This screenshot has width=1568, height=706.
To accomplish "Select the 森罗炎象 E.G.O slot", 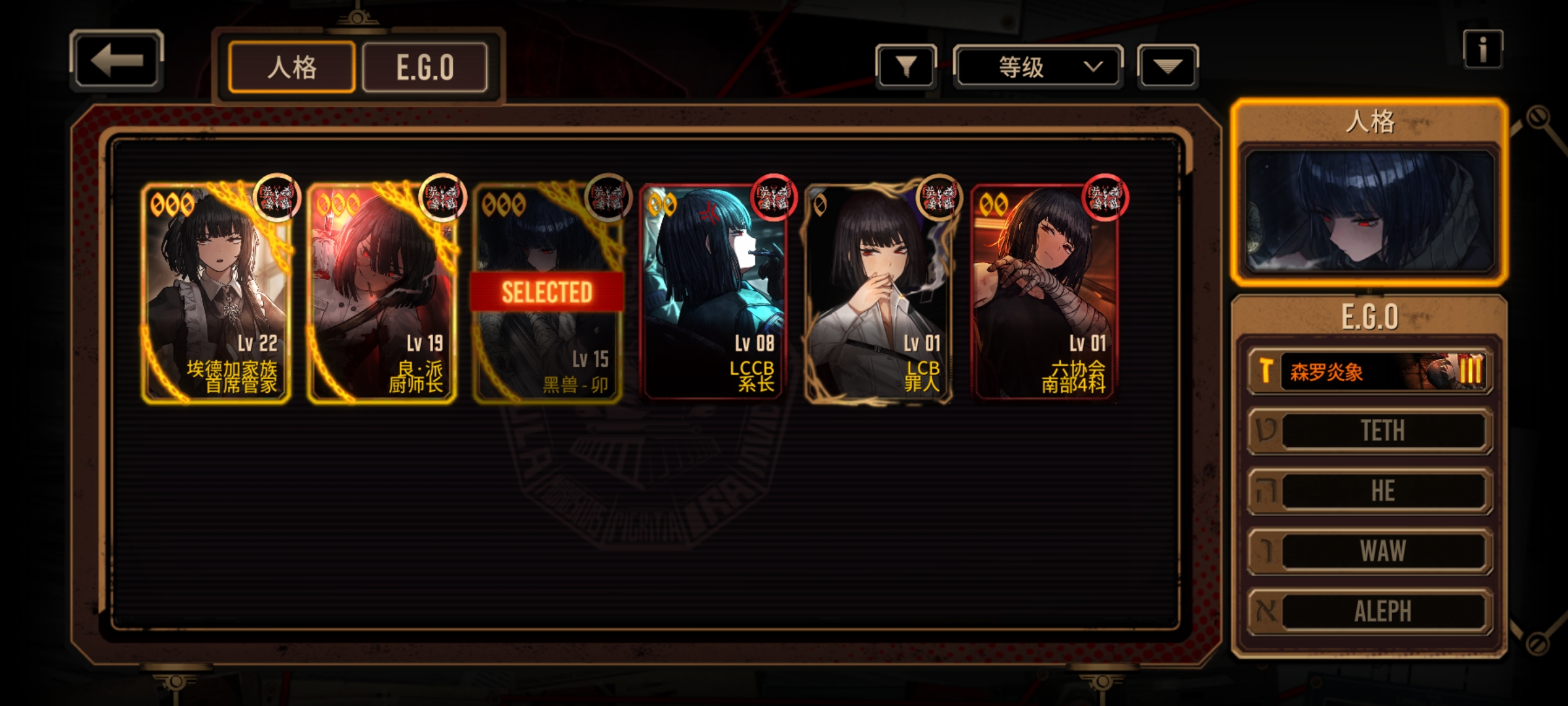I will click(x=1371, y=371).
